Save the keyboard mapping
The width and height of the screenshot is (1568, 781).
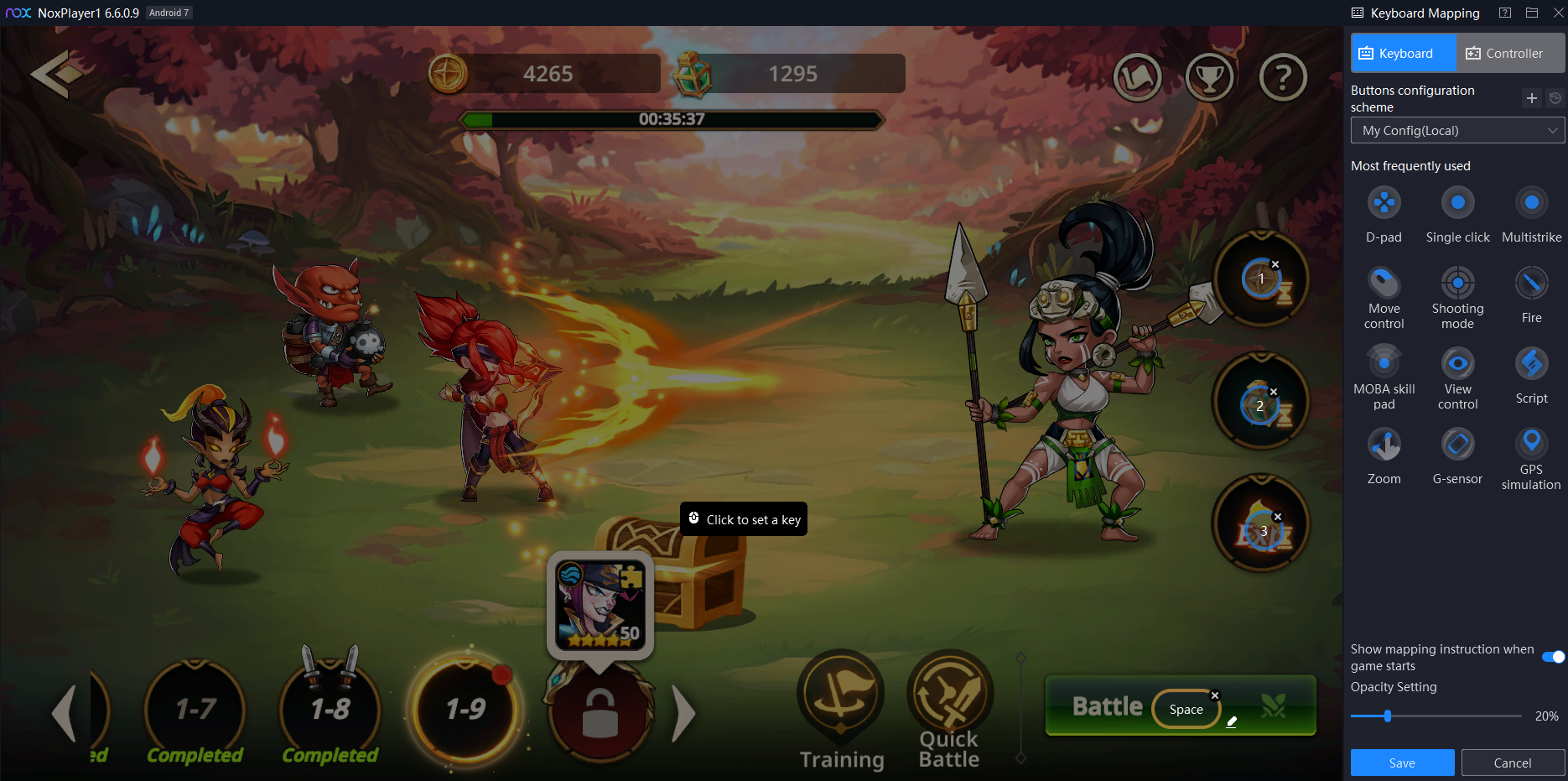click(x=1402, y=763)
